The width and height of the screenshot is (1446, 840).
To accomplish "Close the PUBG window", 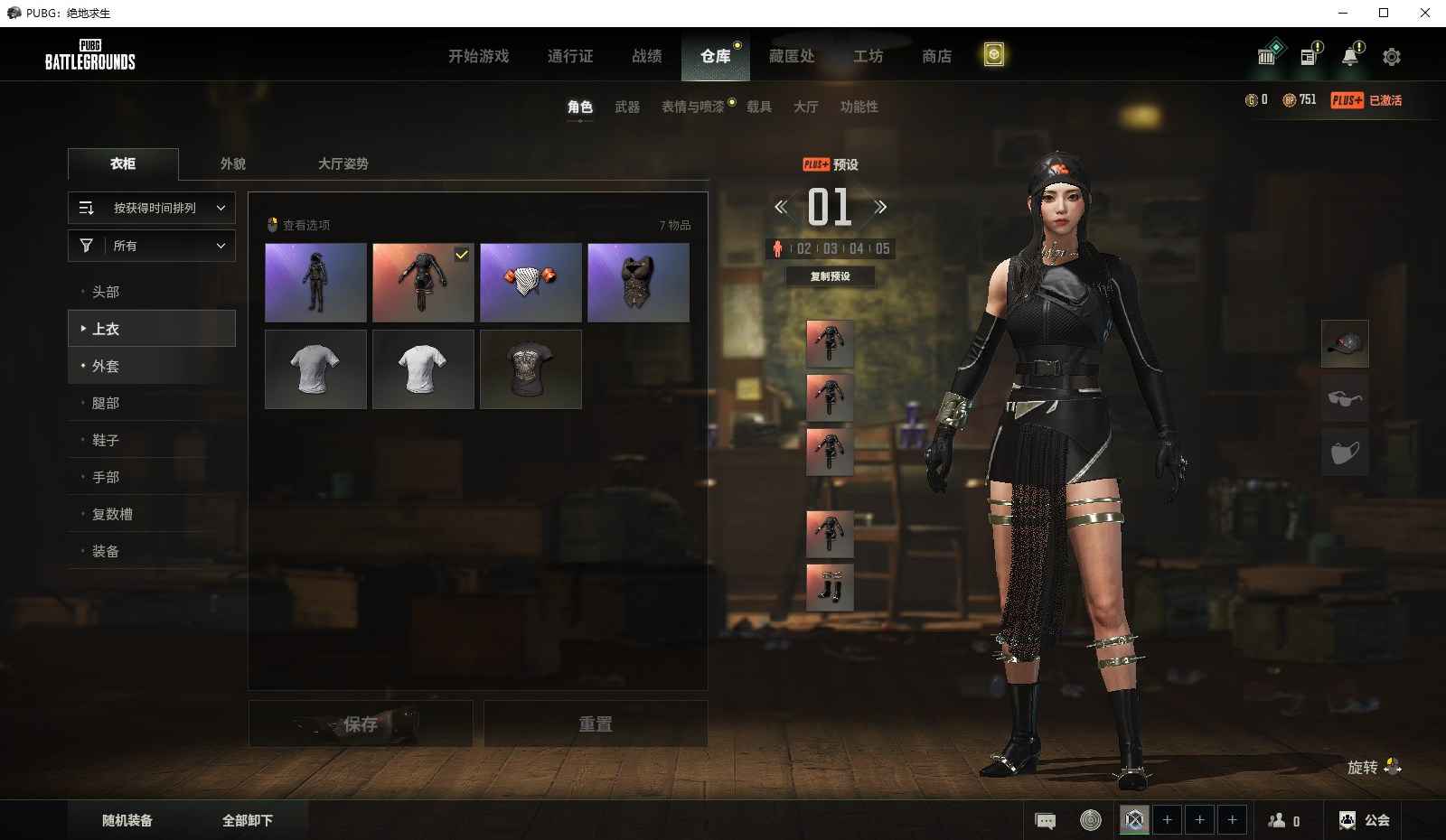I will 1425,13.
